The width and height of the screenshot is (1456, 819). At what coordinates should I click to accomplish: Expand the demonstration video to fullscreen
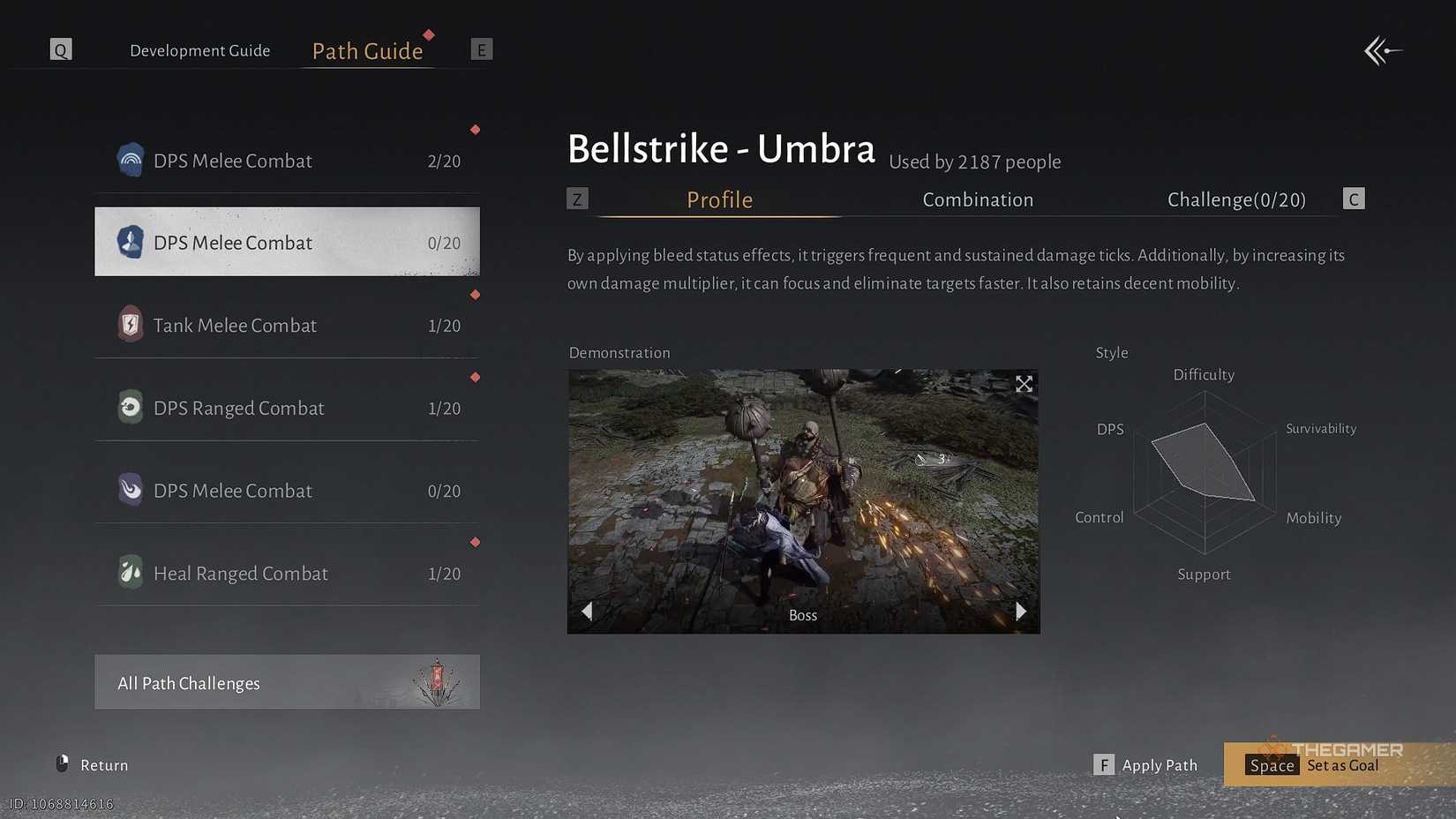[1023, 384]
